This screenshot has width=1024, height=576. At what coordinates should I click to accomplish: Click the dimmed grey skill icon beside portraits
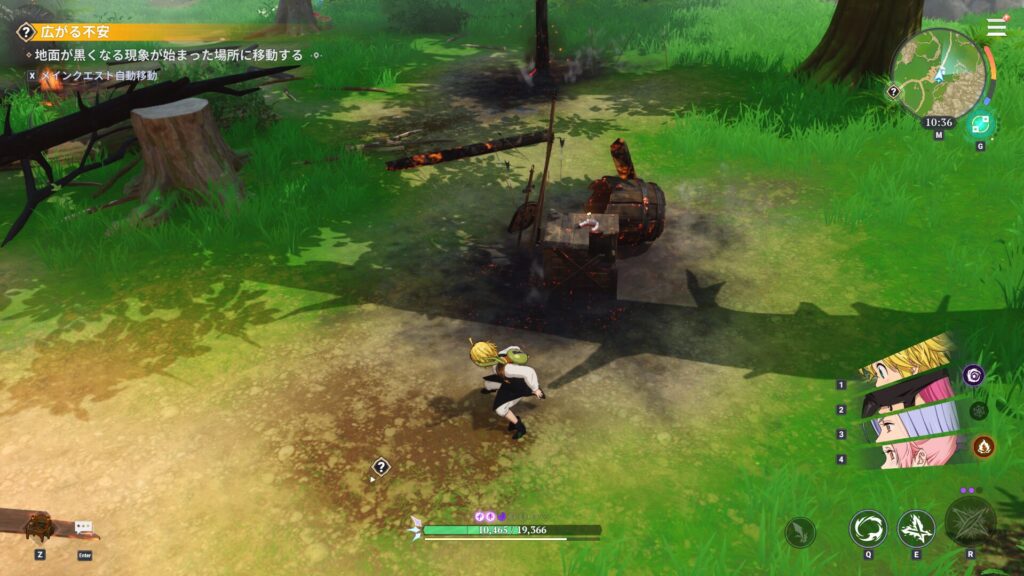978,410
